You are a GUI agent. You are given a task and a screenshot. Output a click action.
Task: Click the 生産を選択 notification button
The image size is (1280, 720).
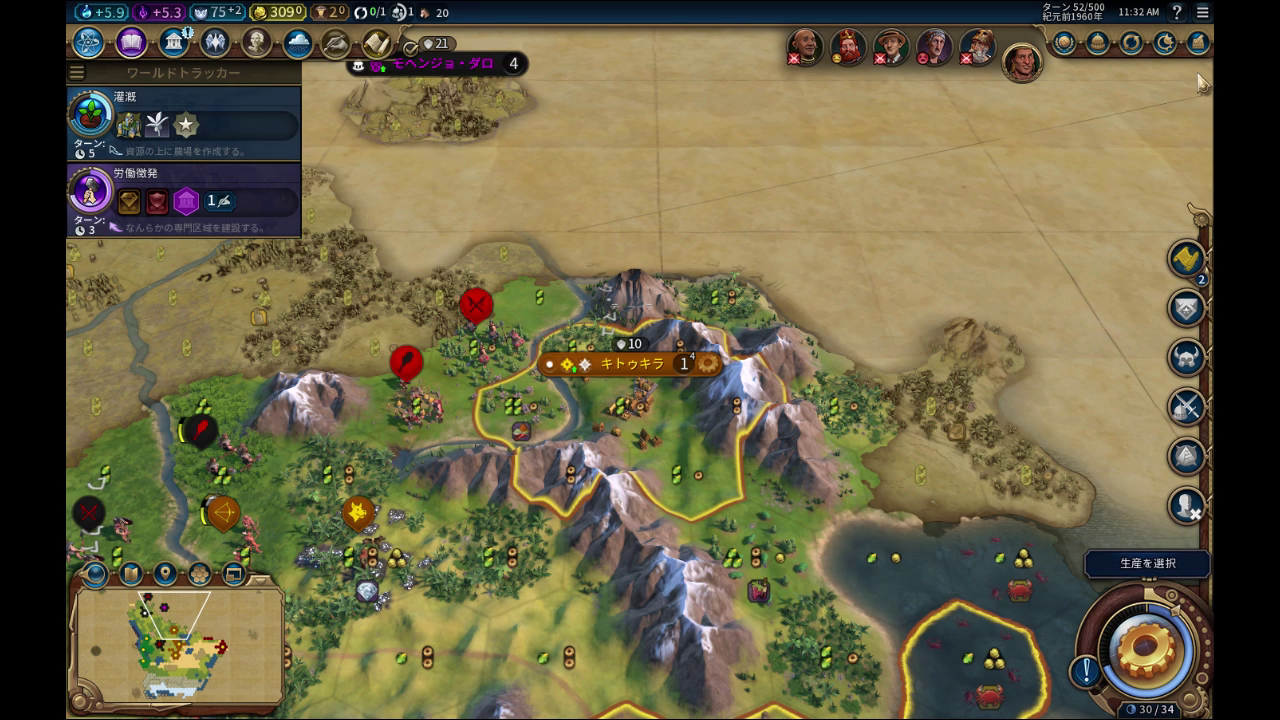(1147, 564)
